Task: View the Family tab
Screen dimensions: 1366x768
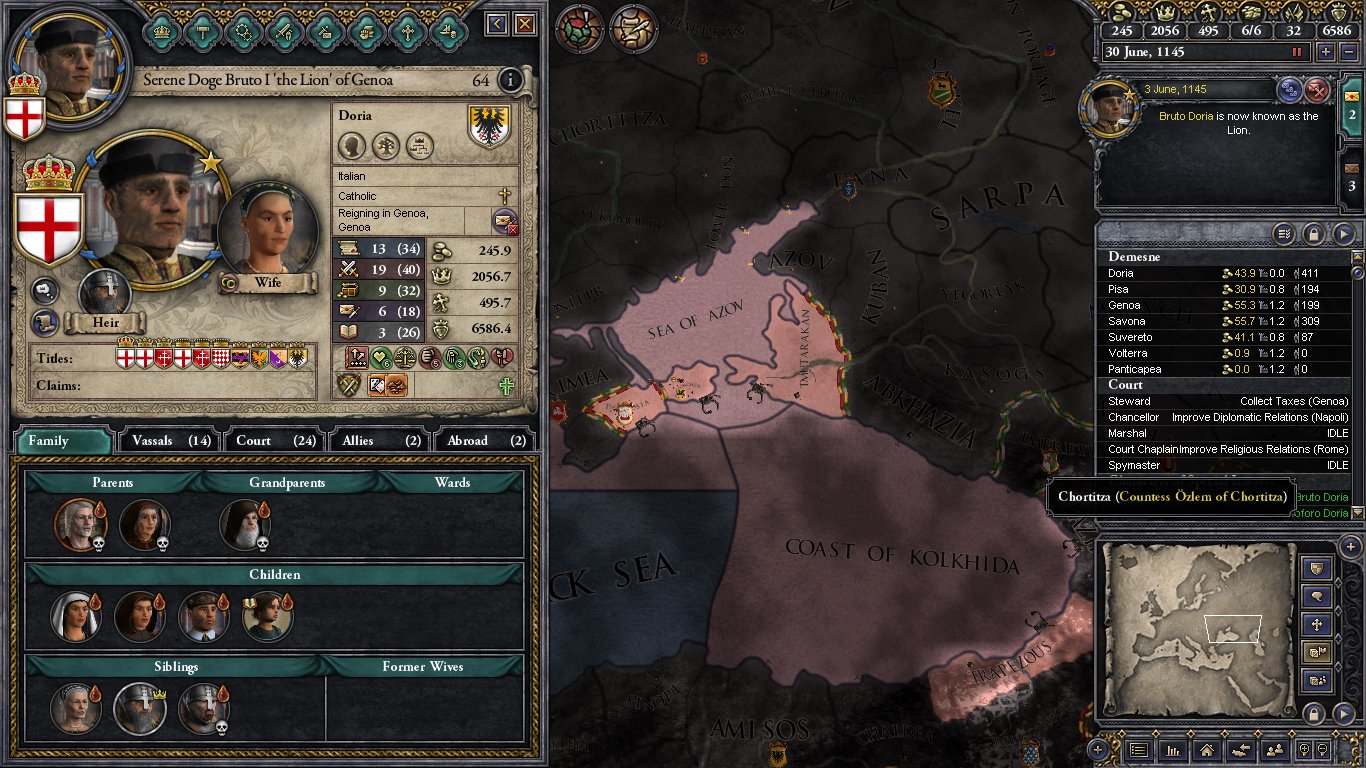Action: point(62,440)
